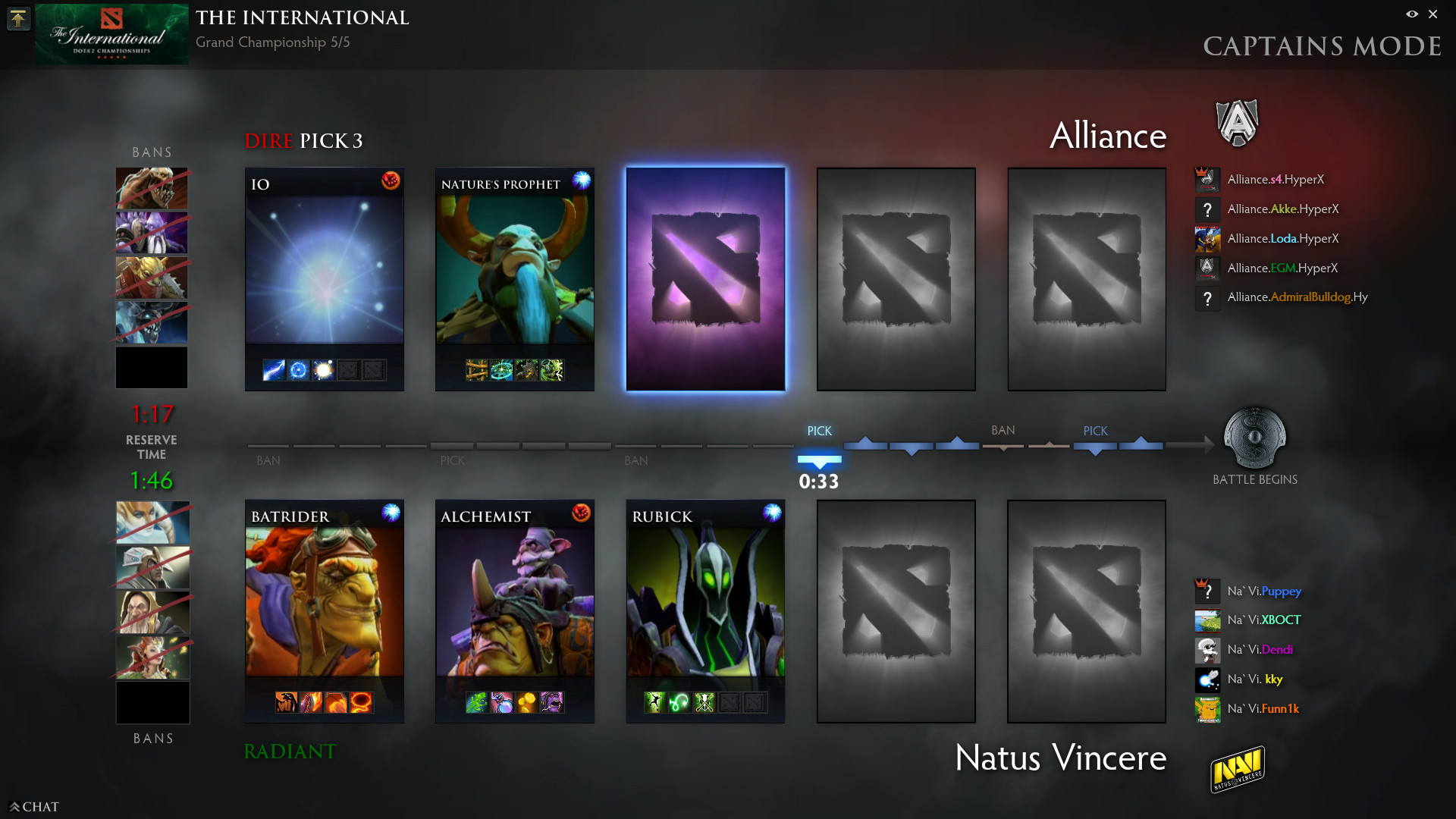
Task: Open The International tournament banner
Action: coord(111,34)
